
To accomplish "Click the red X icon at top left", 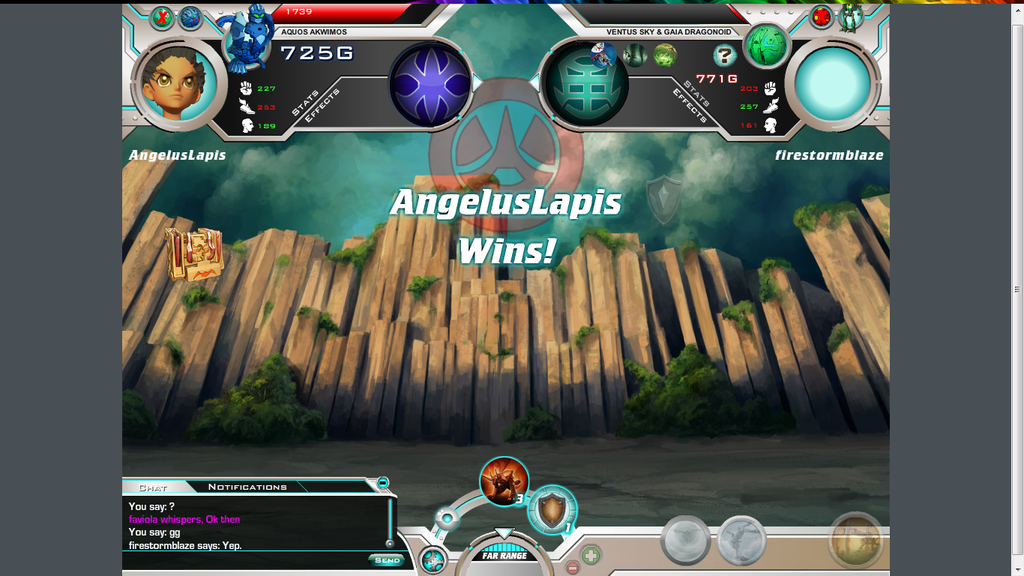I will (x=162, y=16).
